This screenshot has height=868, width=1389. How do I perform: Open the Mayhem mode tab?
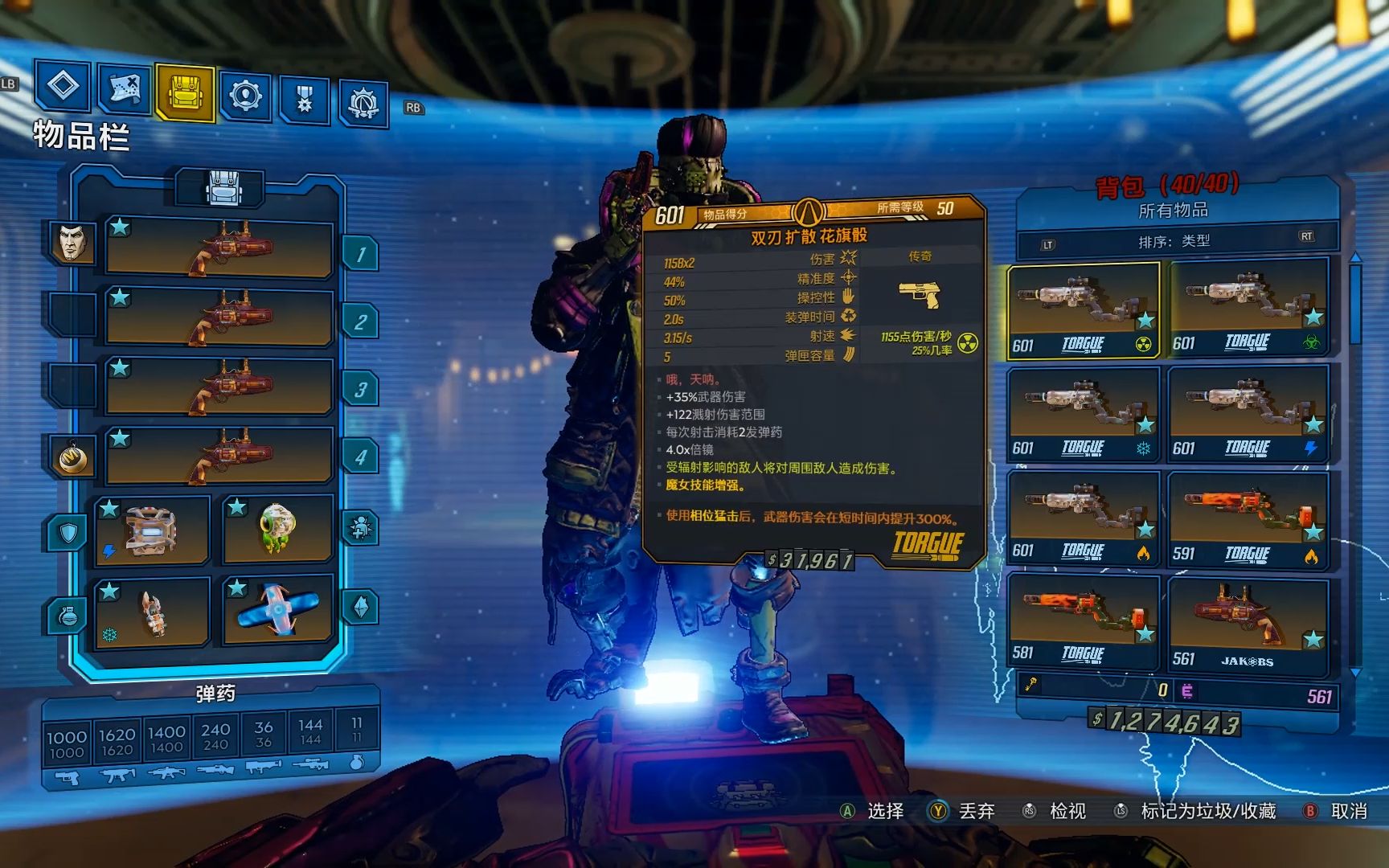tap(363, 104)
